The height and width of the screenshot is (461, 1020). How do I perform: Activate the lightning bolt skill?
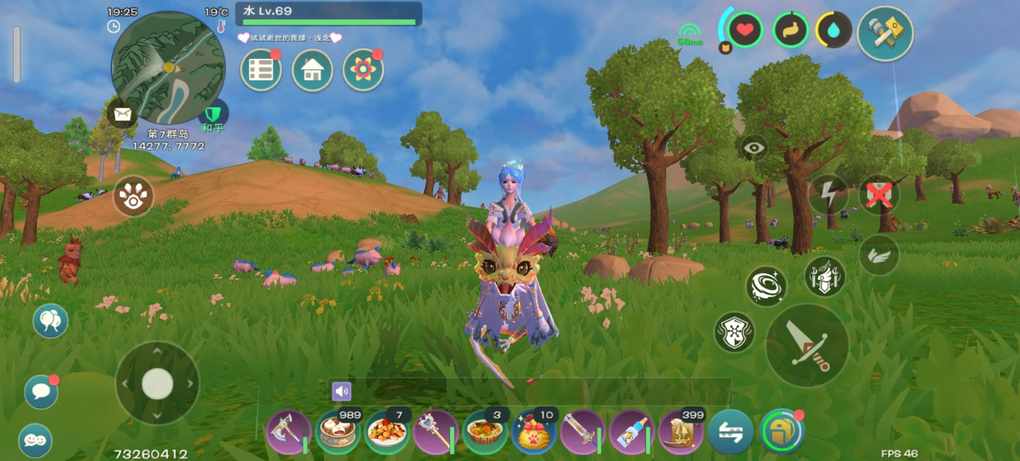coord(828,193)
